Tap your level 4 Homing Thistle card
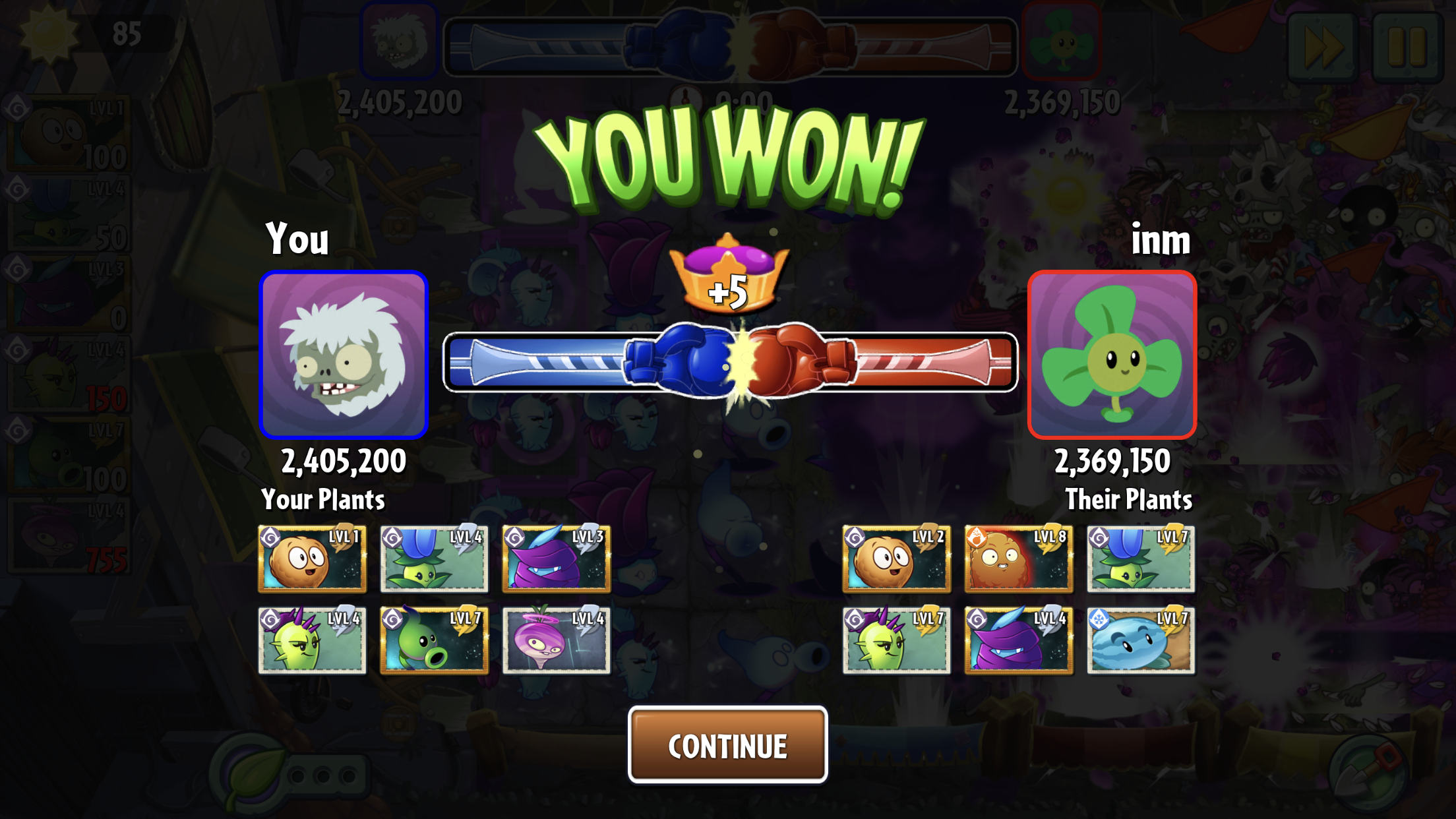 click(x=312, y=640)
